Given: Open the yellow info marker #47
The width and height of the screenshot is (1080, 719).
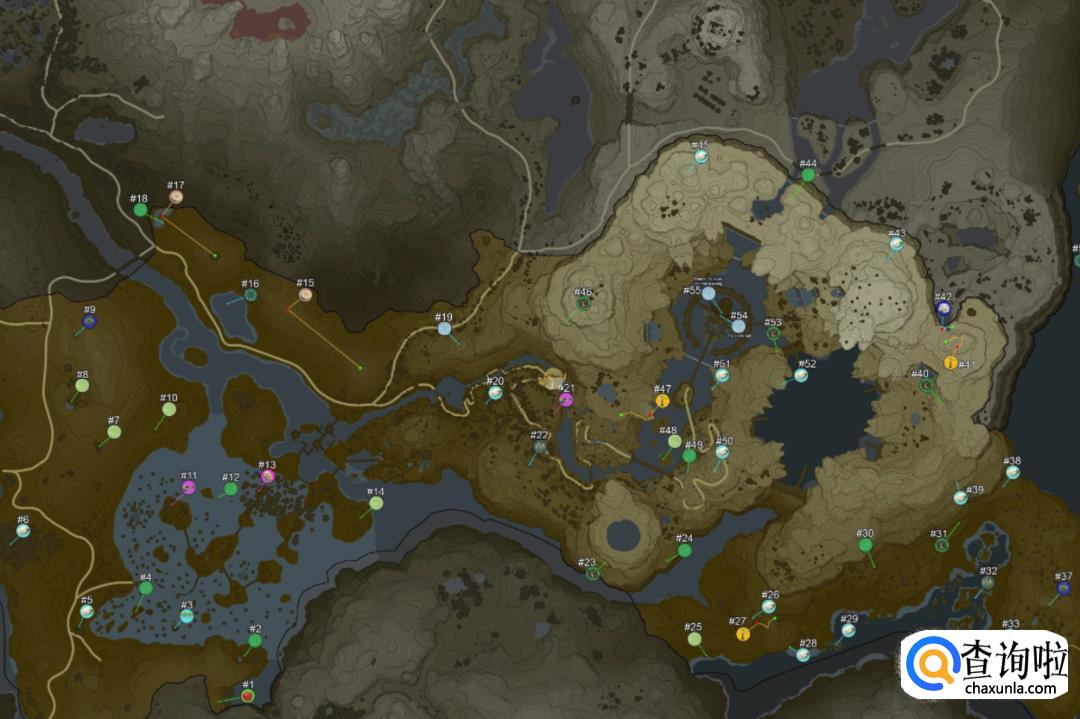Looking at the screenshot, I should (x=662, y=401).
